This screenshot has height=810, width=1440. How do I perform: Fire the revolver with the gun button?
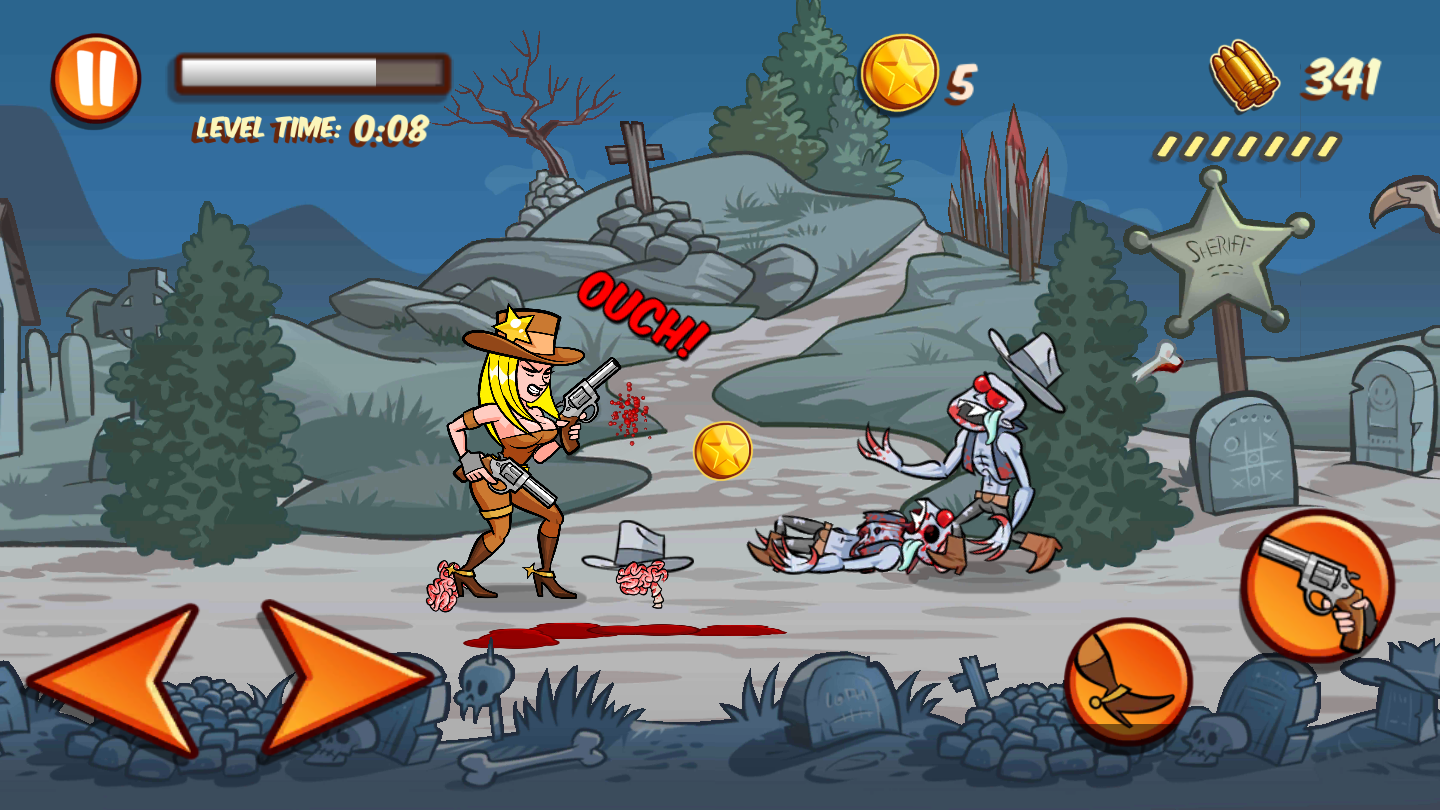1317,587
